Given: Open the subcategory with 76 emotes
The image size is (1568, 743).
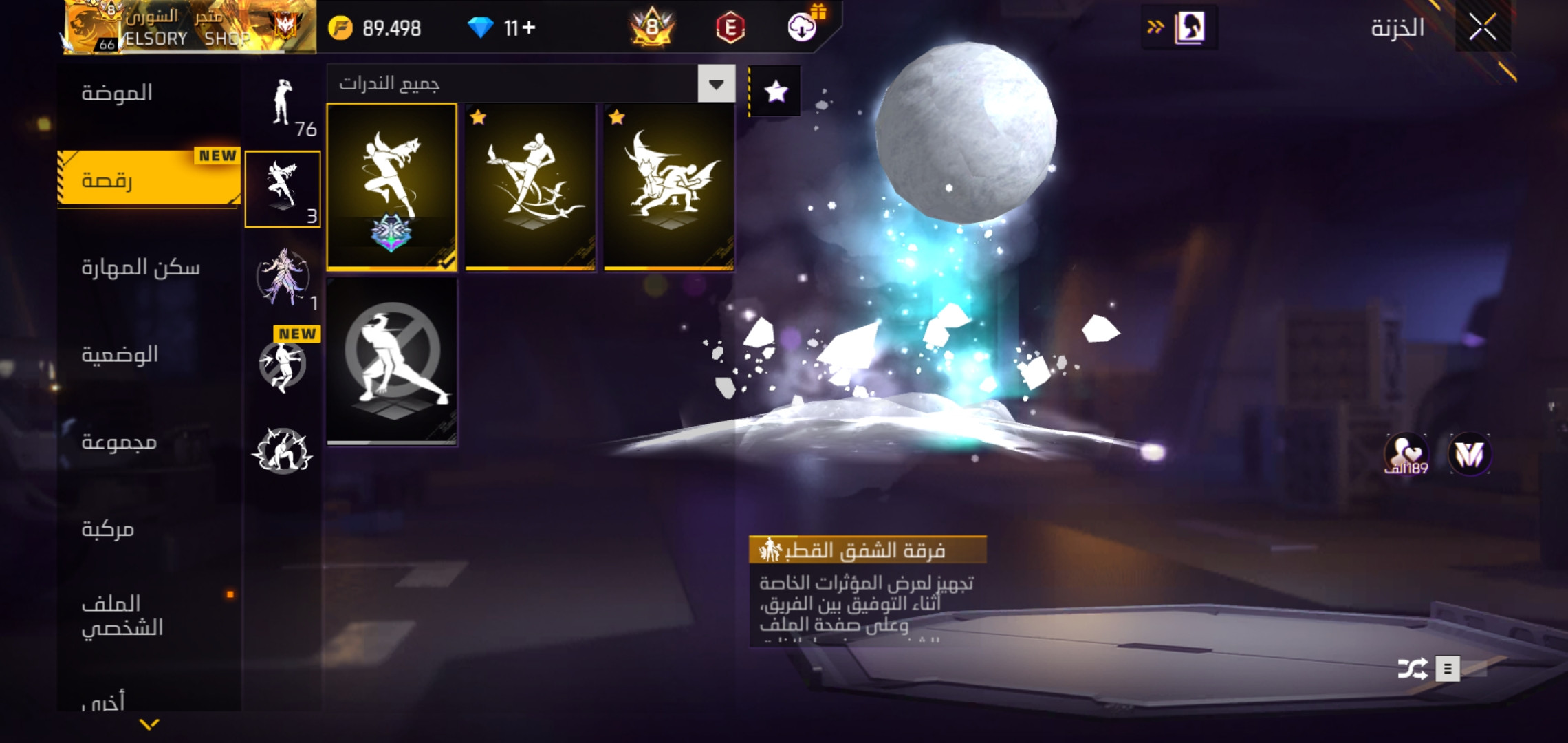Looking at the screenshot, I should tap(283, 107).
